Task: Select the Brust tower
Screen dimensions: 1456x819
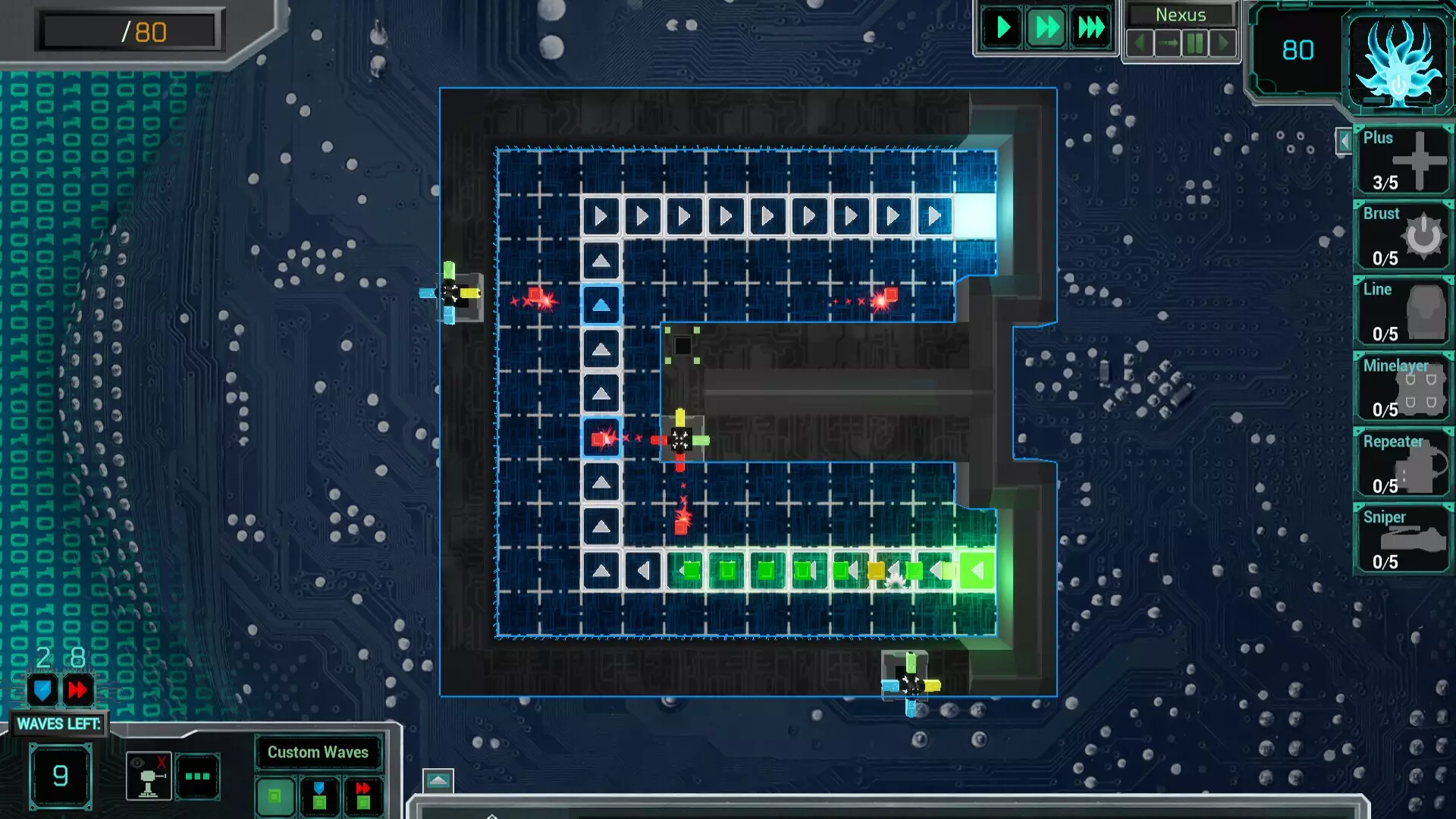Action: point(1402,235)
